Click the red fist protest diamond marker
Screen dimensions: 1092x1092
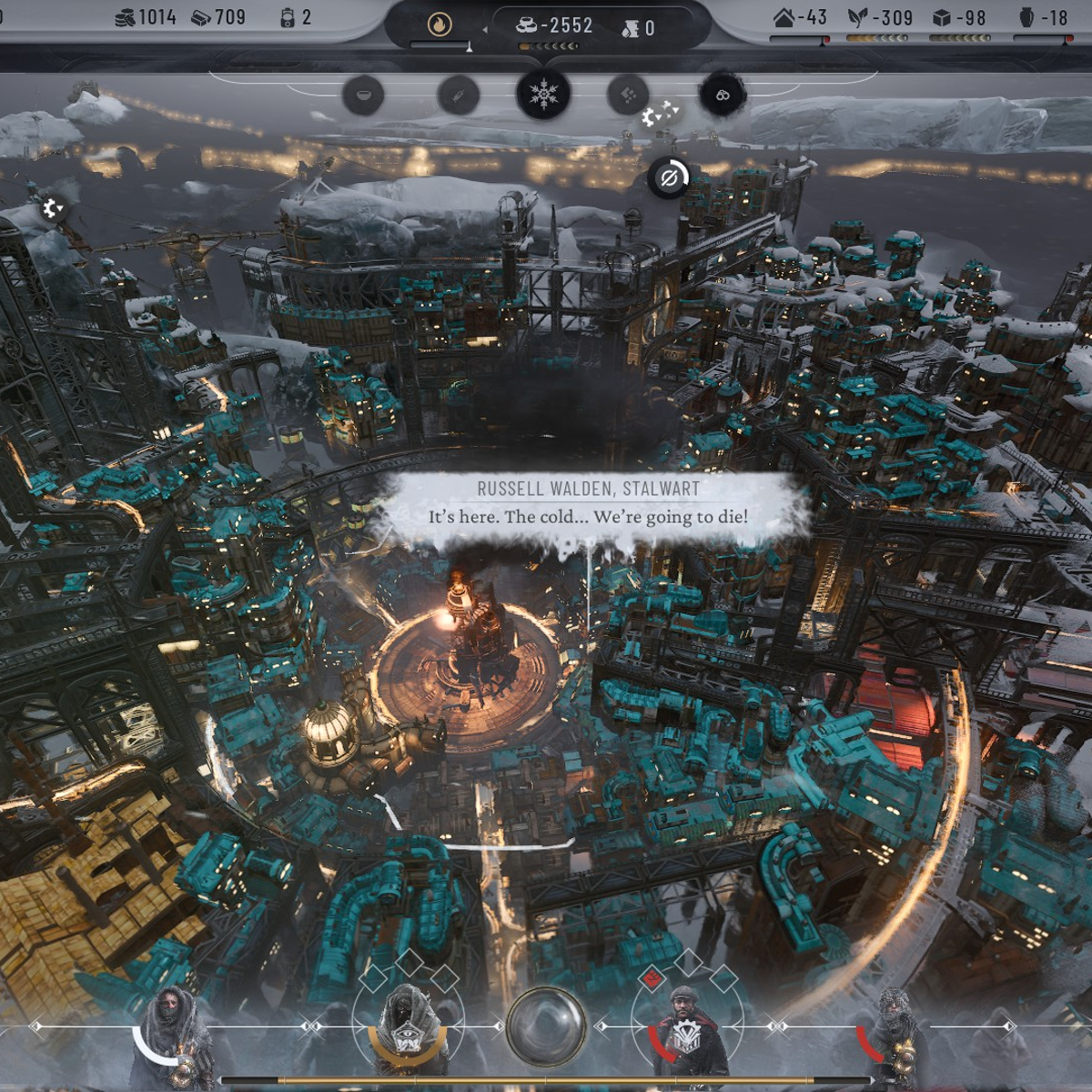tap(652, 979)
